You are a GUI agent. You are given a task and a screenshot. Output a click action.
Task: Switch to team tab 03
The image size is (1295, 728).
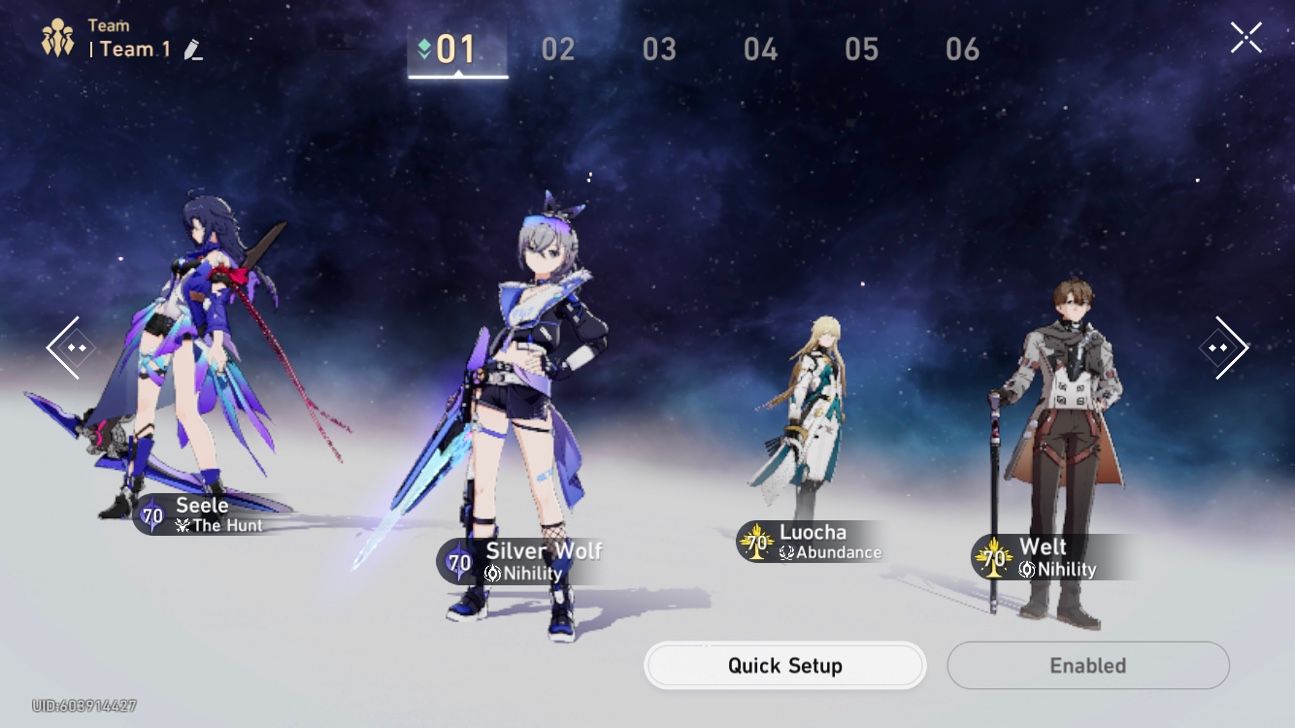point(660,48)
